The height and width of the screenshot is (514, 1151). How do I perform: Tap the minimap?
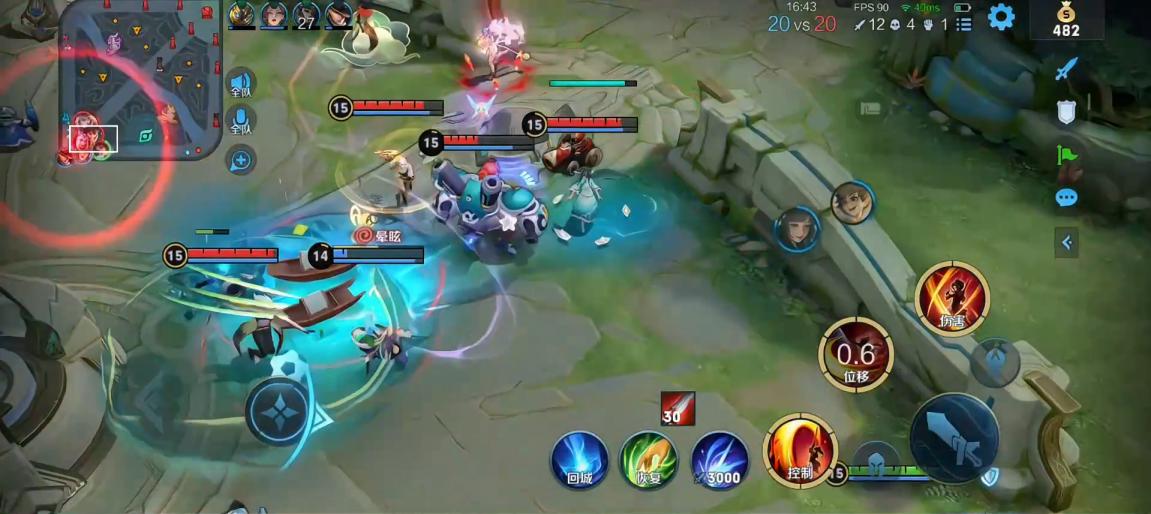coord(140,80)
